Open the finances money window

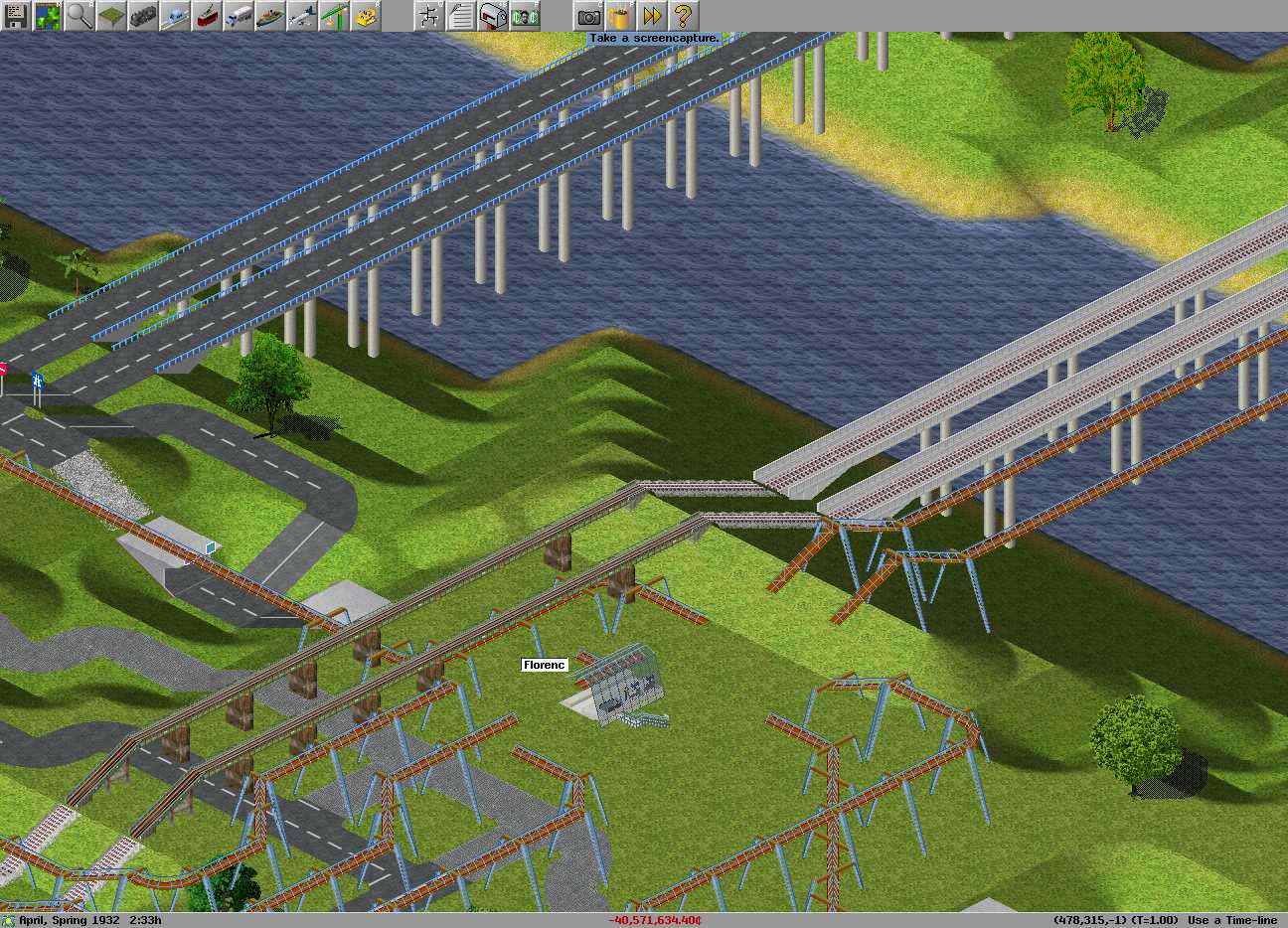click(x=525, y=16)
